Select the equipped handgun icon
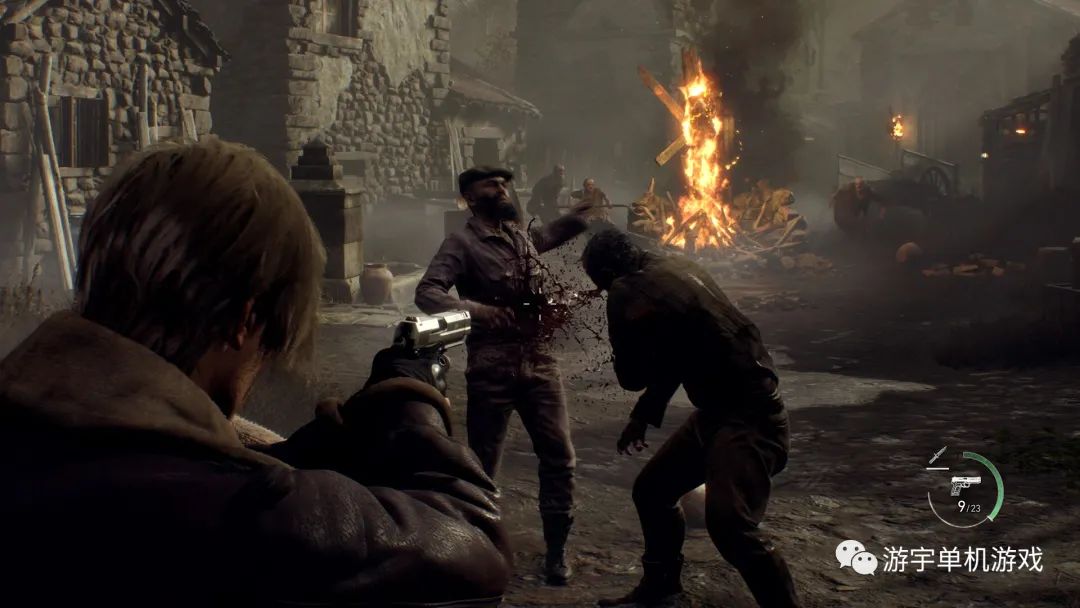This screenshot has width=1080, height=608. (x=965, y=485)
